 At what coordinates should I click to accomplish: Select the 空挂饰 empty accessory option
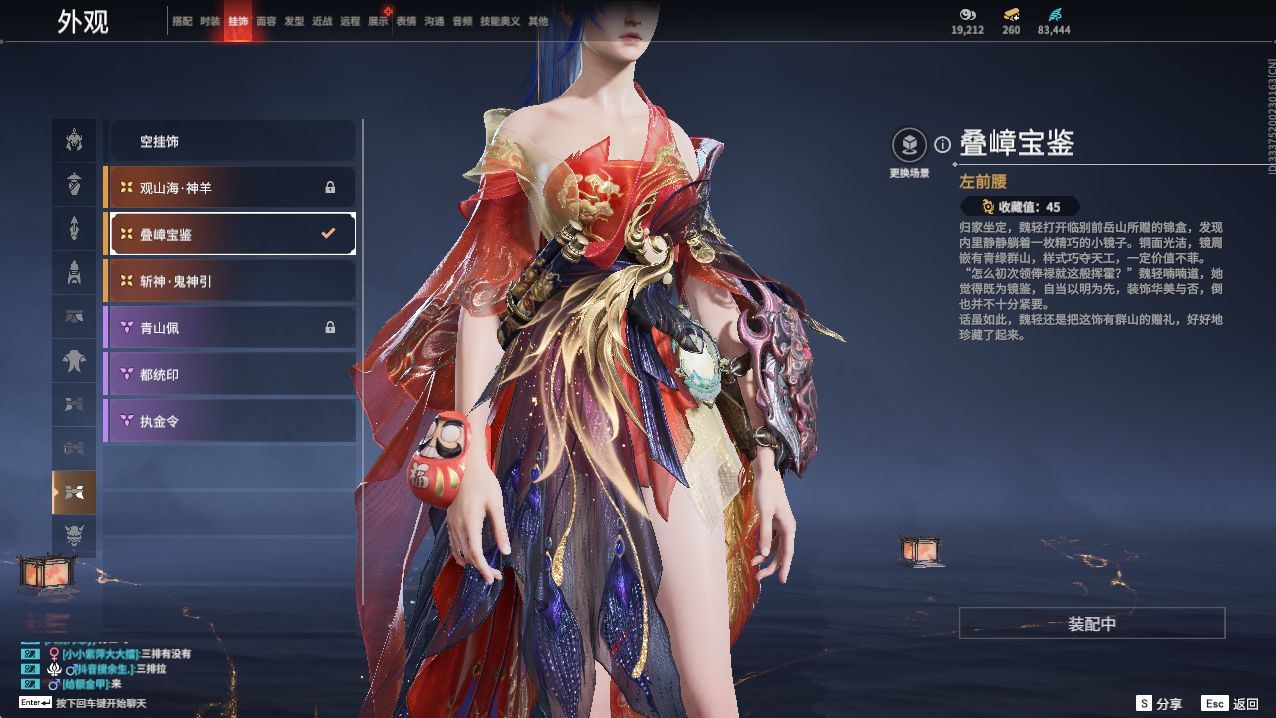coord(230,142)
